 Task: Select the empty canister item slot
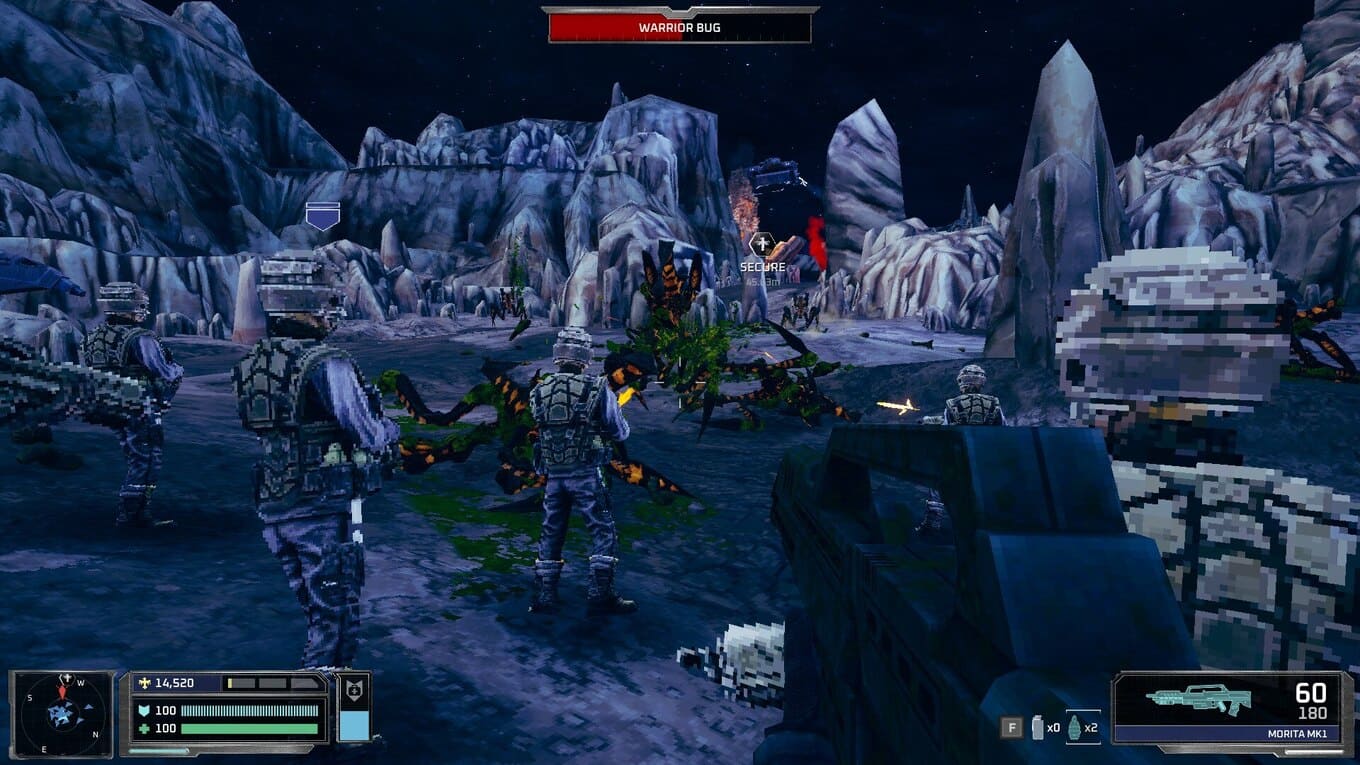coord(1038,727)
